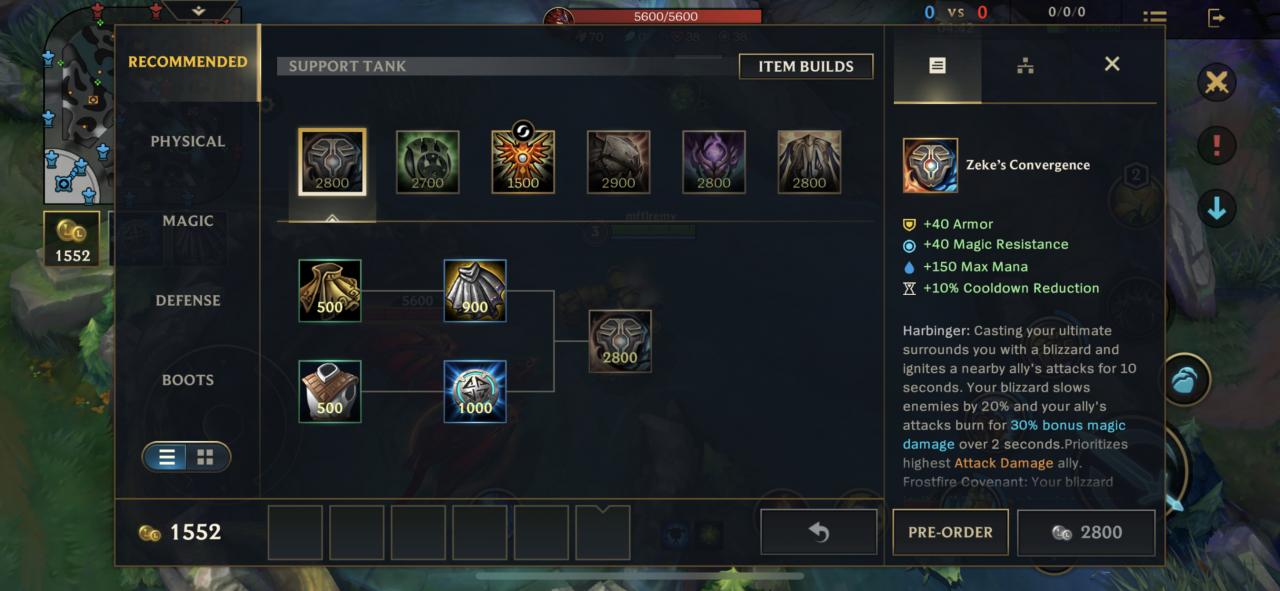Choose the 2700 gold green item

(x=428, y=162)
